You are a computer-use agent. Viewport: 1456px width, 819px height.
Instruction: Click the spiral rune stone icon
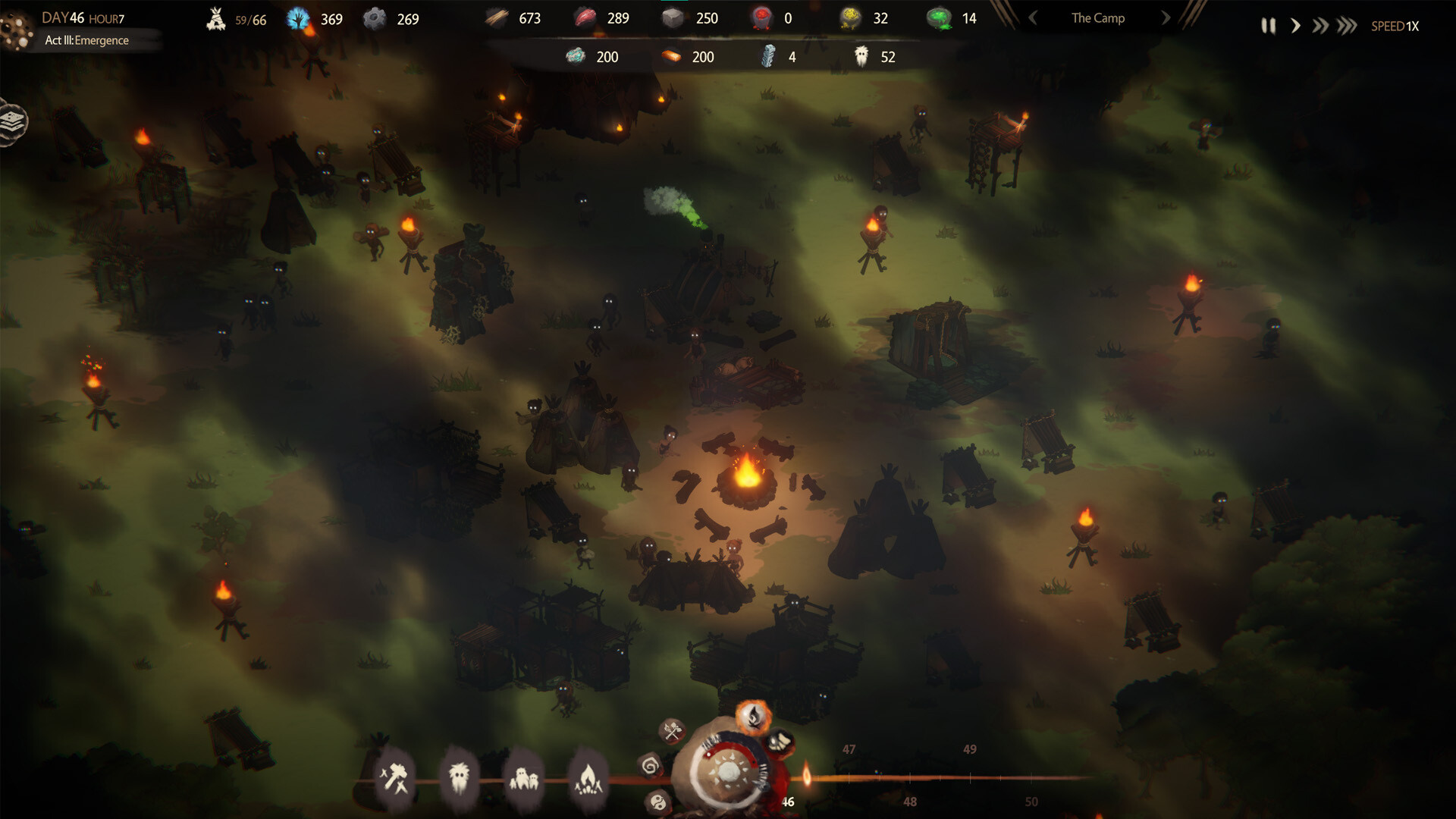point(650,767)
